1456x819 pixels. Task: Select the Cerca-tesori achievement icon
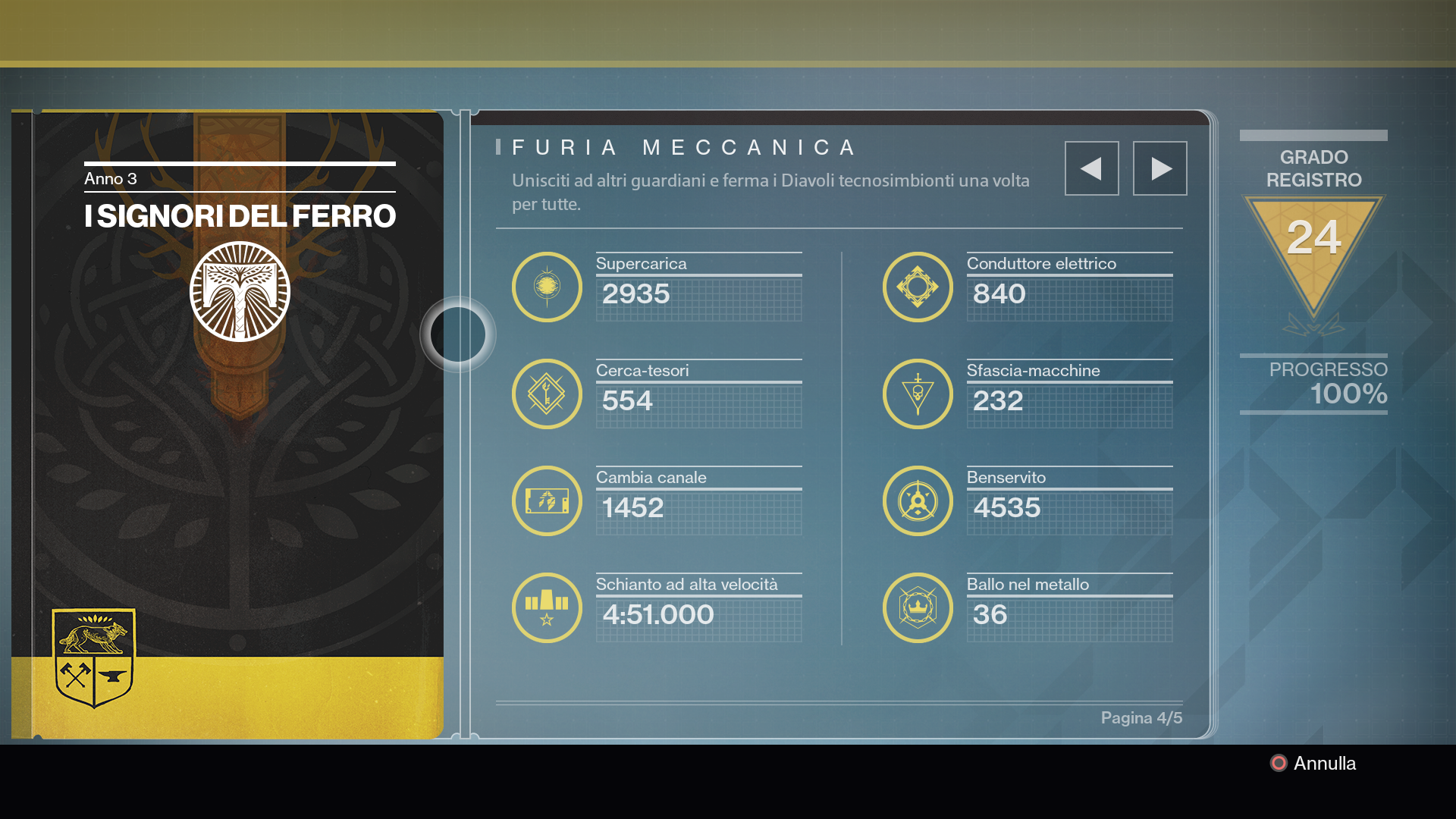click(547, 394)
